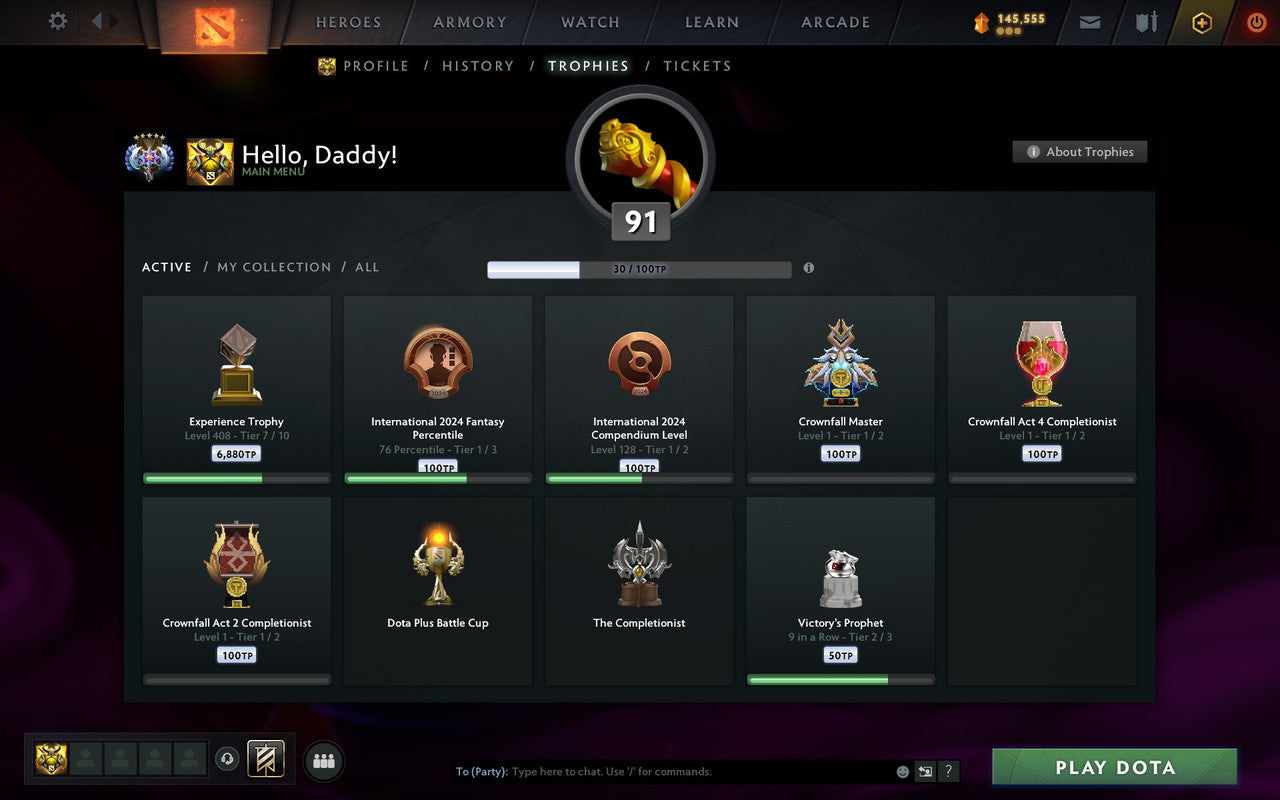
Task: Expand the back navigation arrow near the gear
Action: tap(95, 21)
